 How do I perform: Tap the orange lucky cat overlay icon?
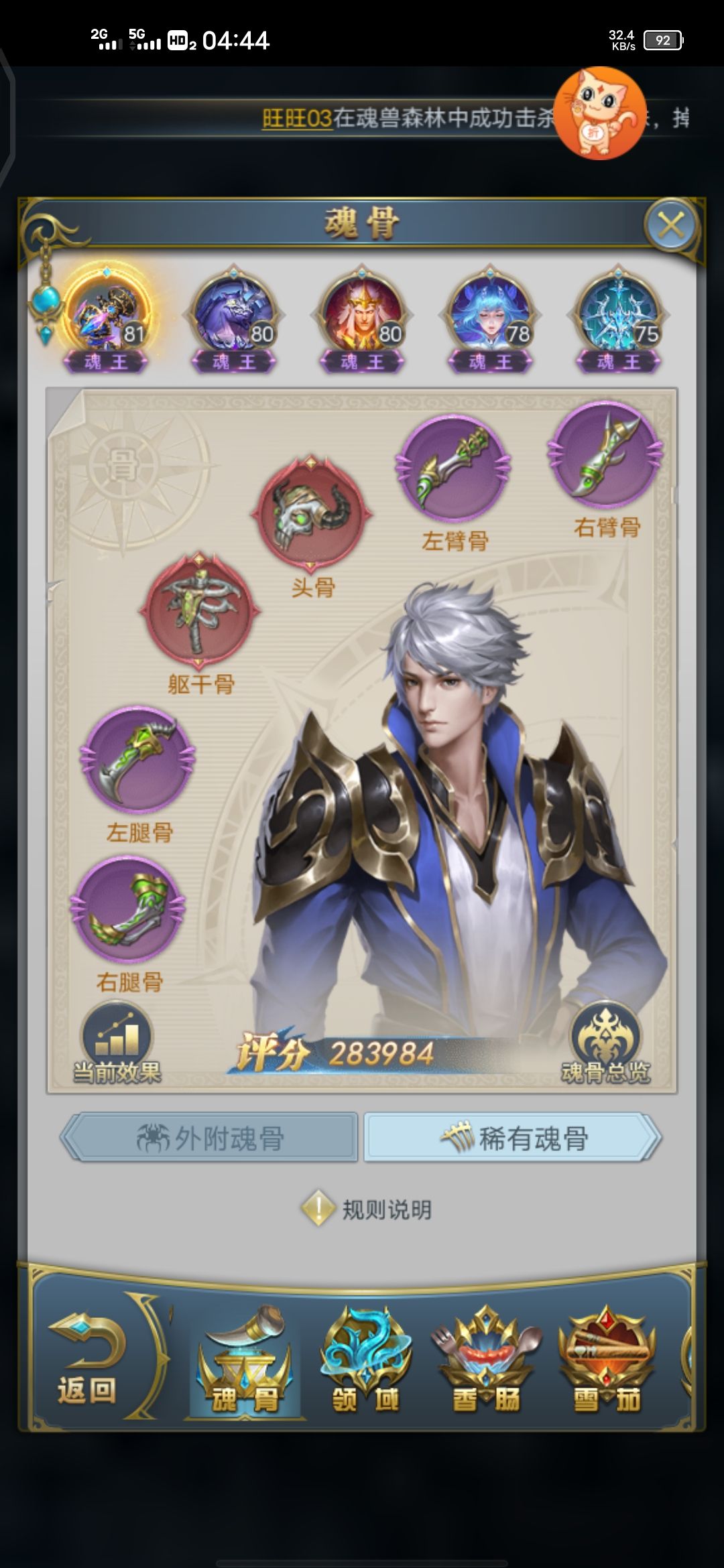point(601,113)
